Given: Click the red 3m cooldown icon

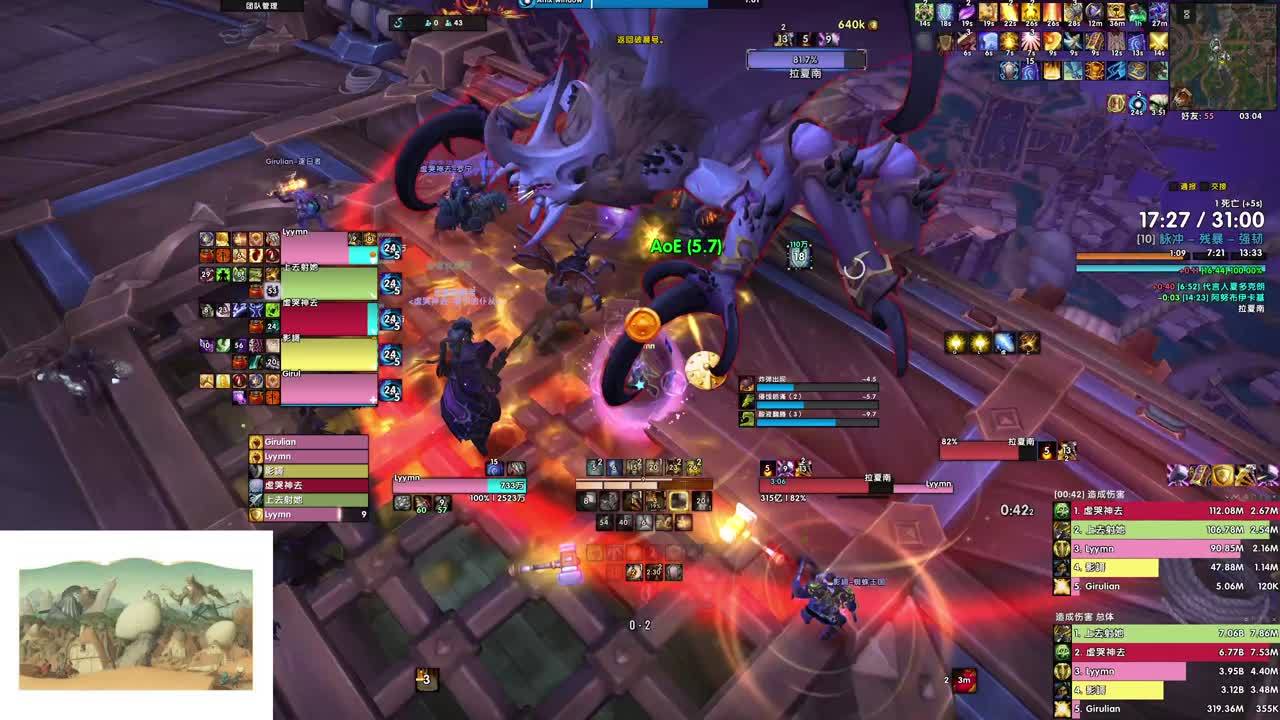Looking at the screenshot, I should point(964,681).
